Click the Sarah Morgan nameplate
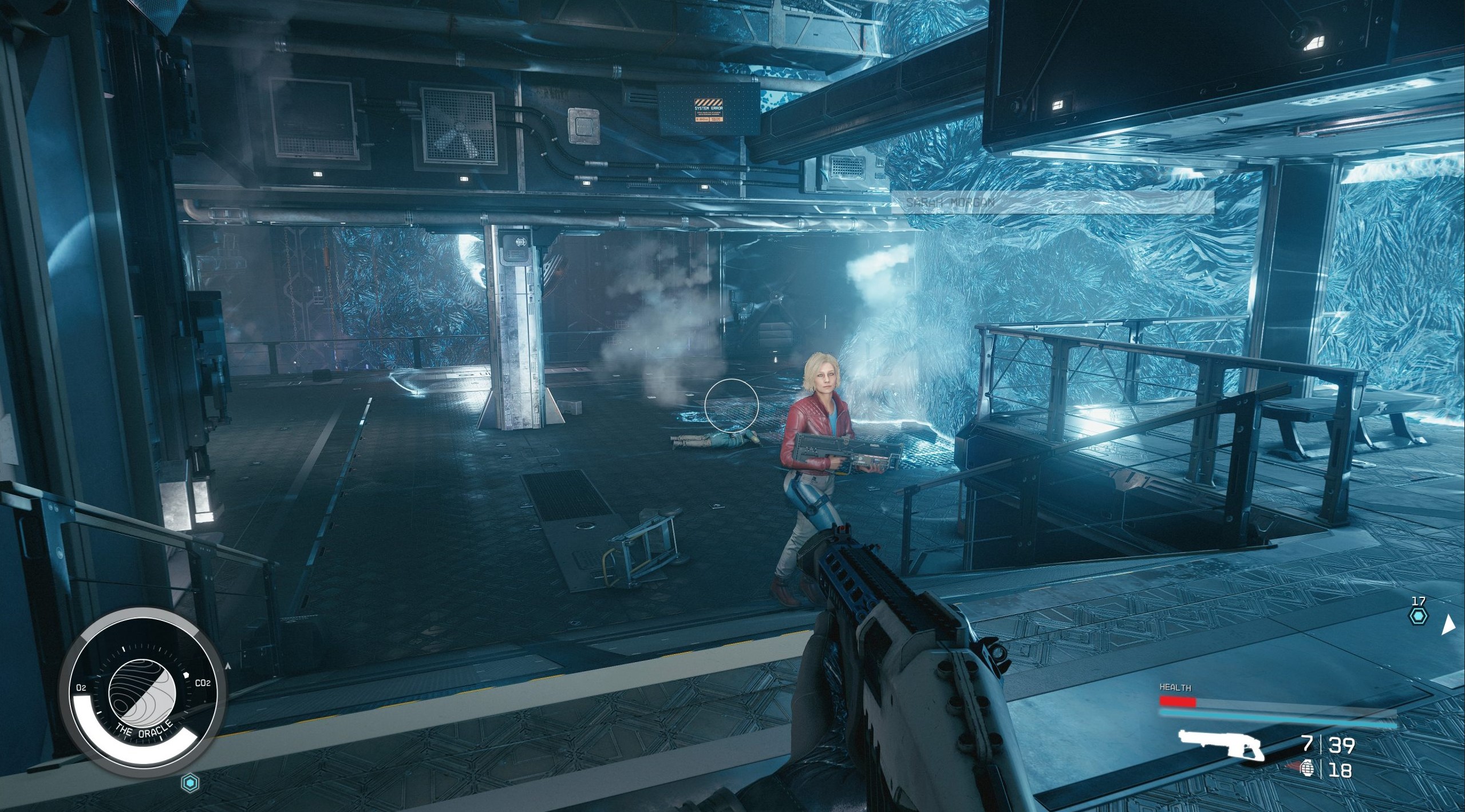Screen dimensions: 1465x812 [1052, 203]
